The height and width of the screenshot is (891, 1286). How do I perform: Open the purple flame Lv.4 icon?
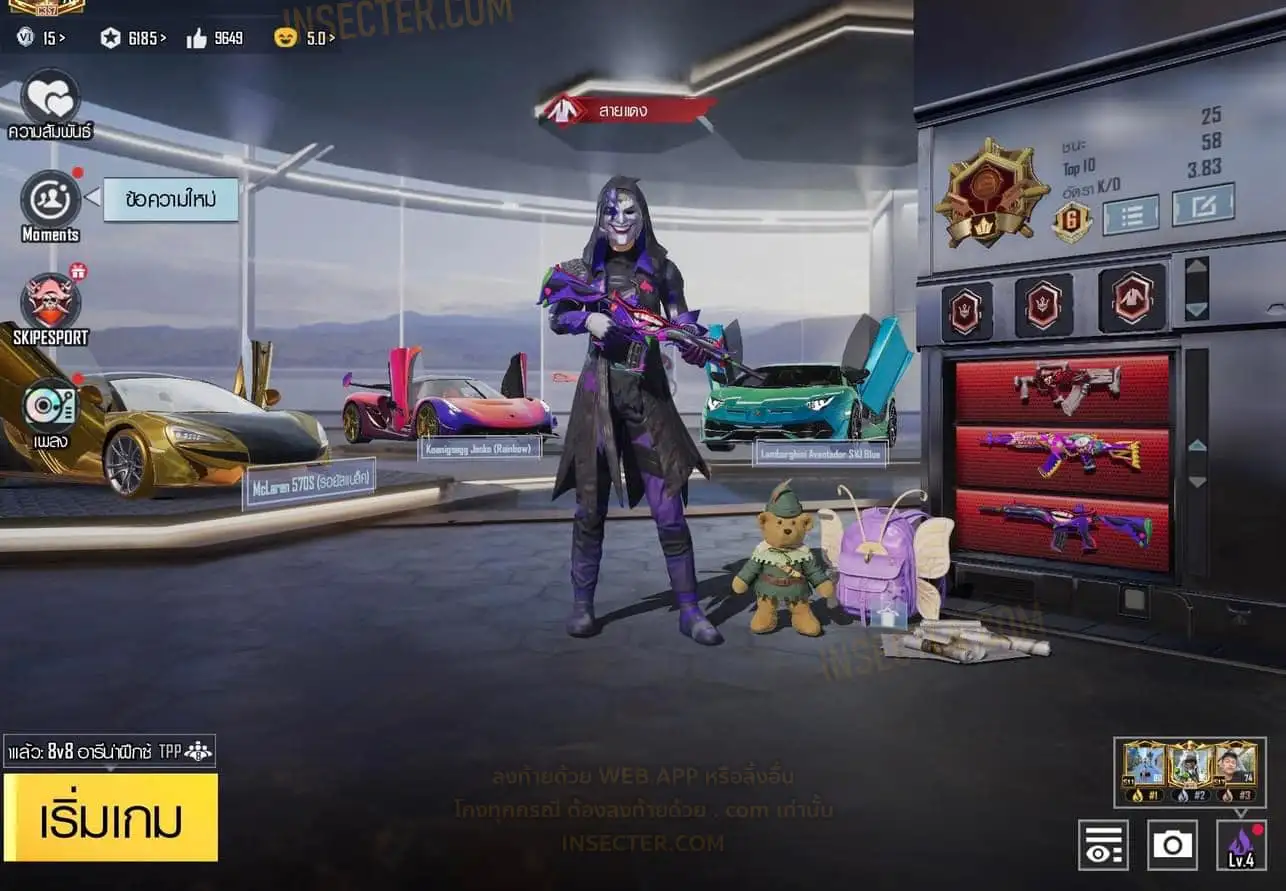click(1241, 845)
